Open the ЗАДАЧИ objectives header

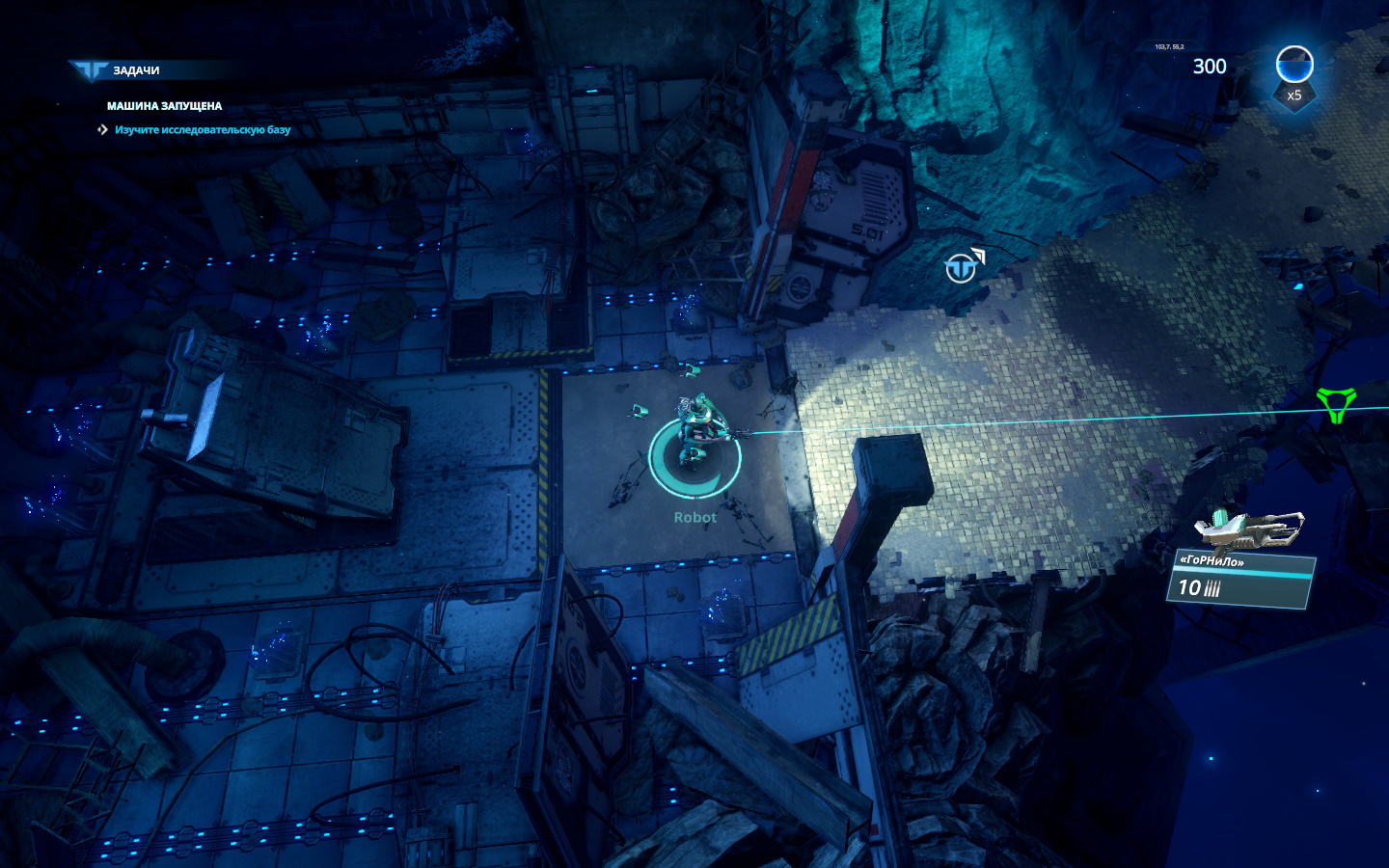point(135,70)
